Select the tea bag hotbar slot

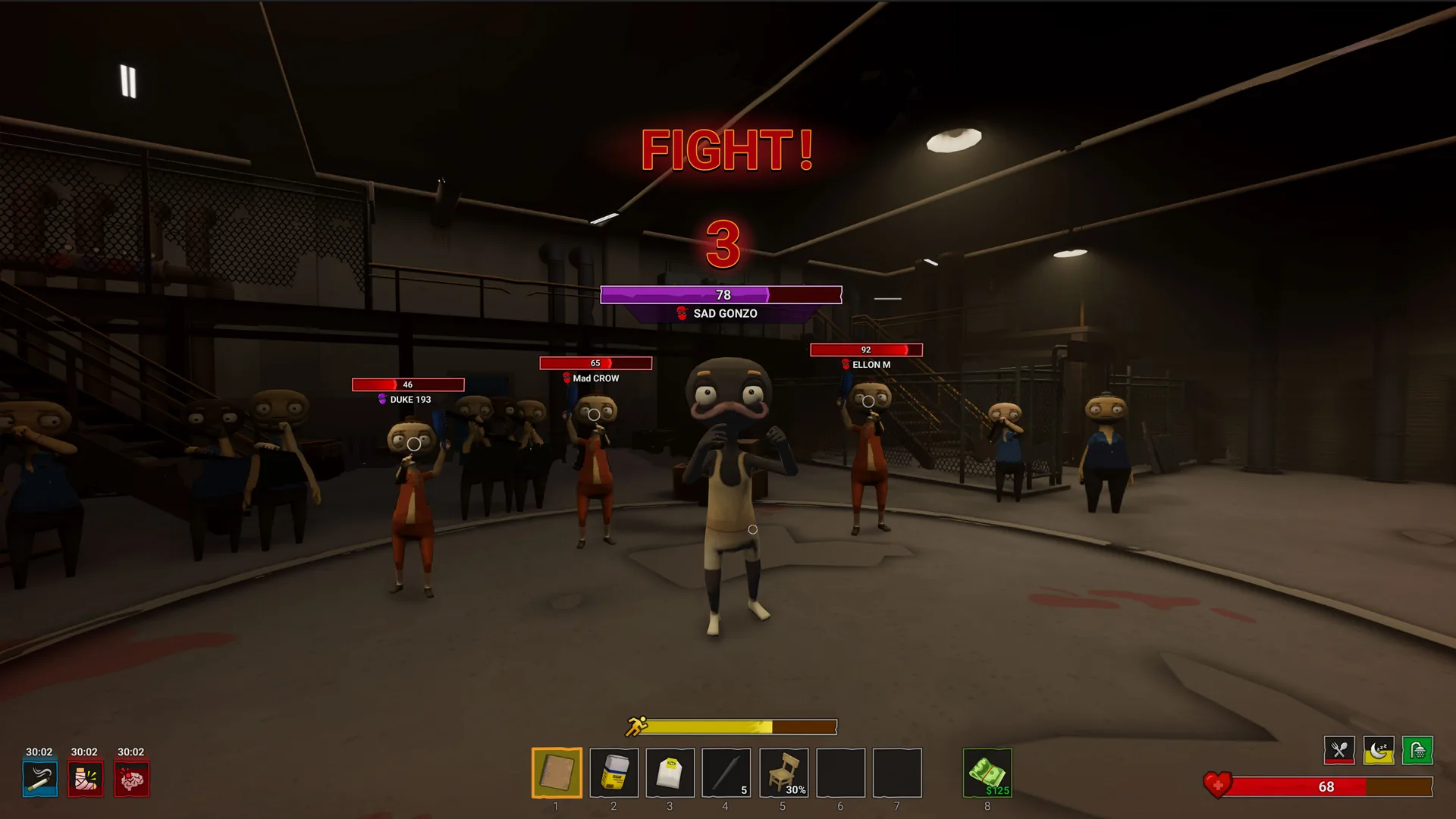pyautogui.click(x=670, y=773)
